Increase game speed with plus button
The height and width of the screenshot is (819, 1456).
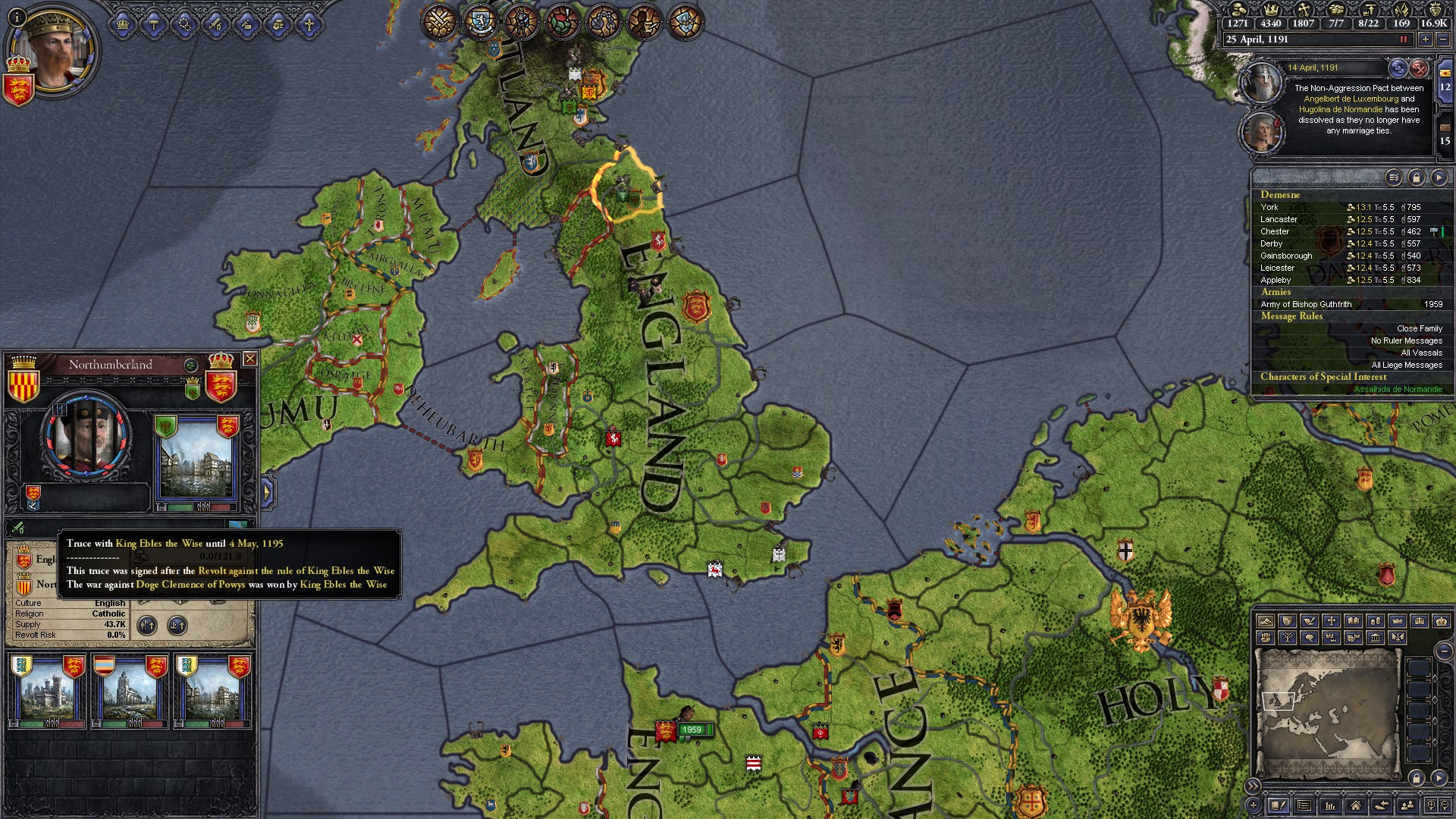pos(1426,39)
